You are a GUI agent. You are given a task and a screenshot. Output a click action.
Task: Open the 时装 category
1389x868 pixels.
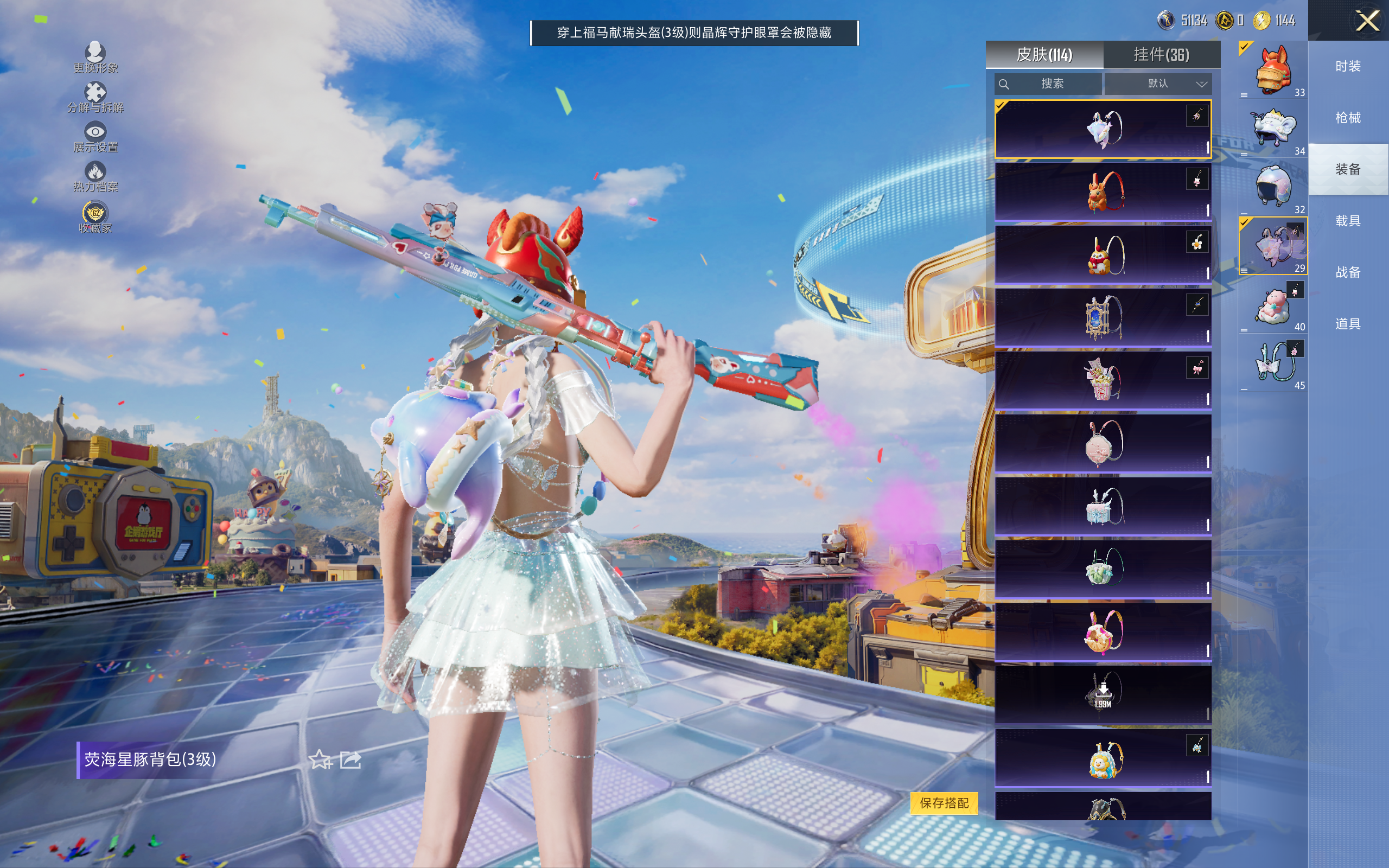1348,67
